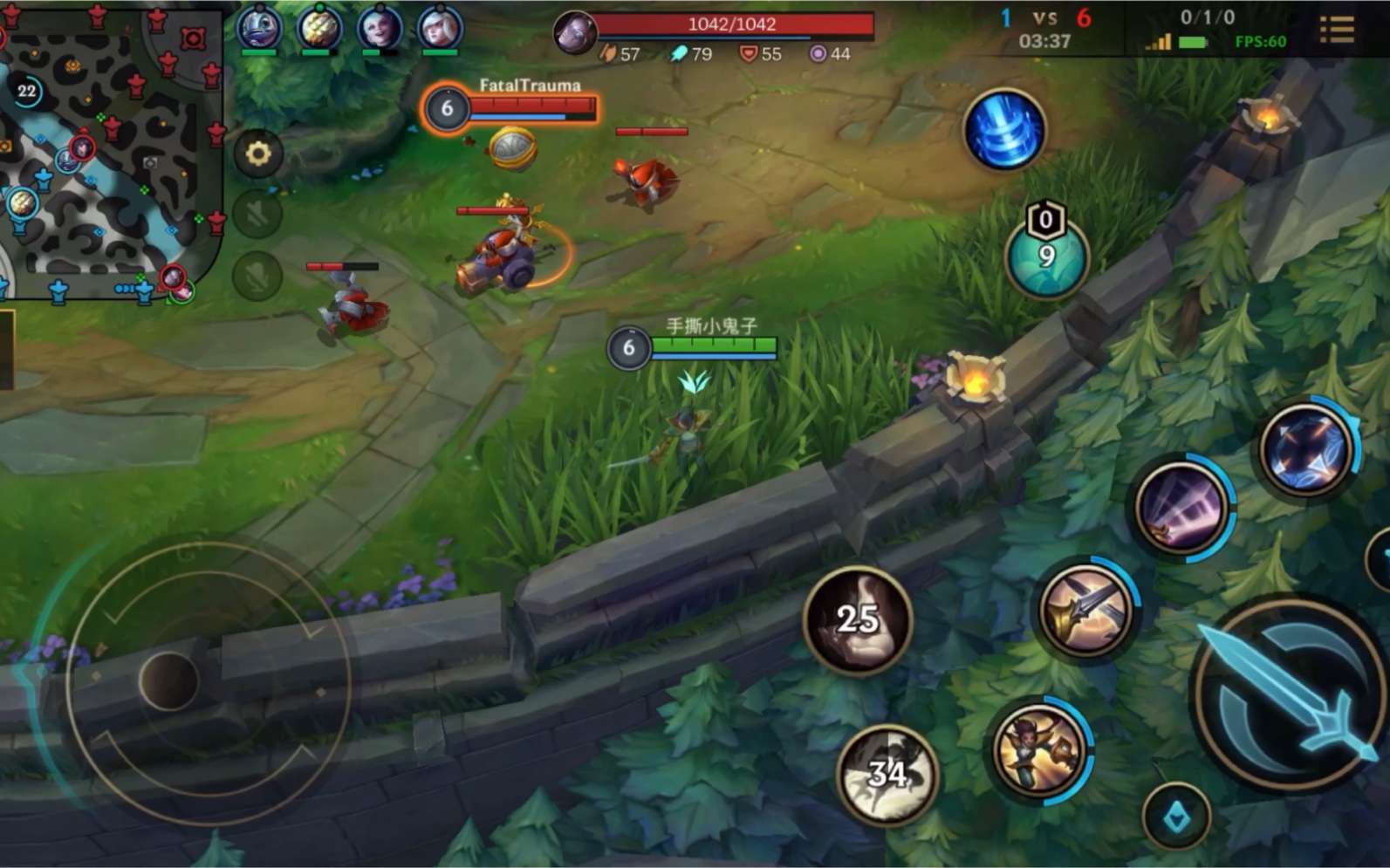Open the scoreboard list icon
Image resolution: width=1390 pixels, height=868 pixels.
click(1336, 30)
